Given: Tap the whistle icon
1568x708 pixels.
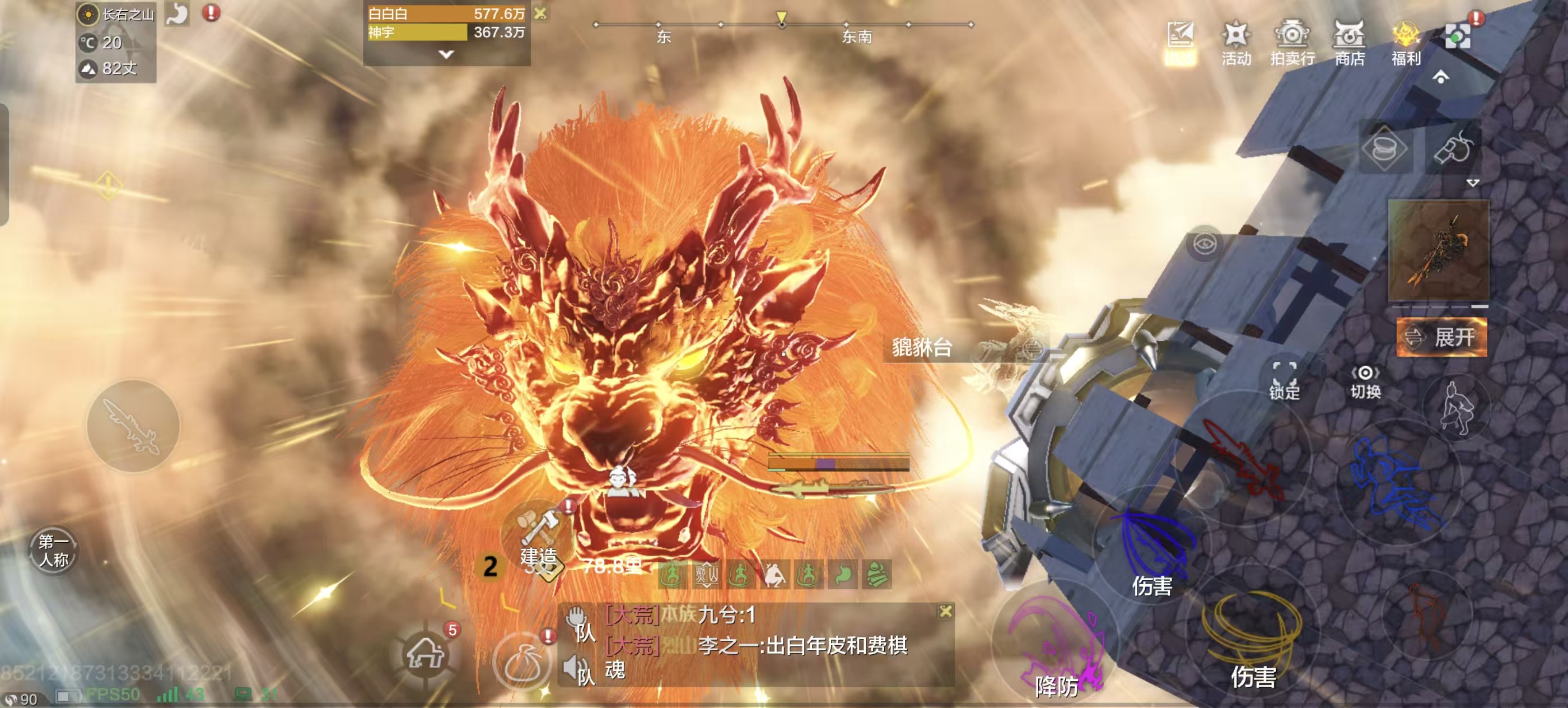Looking at the screenshot, I should (x=1452, y=148).
